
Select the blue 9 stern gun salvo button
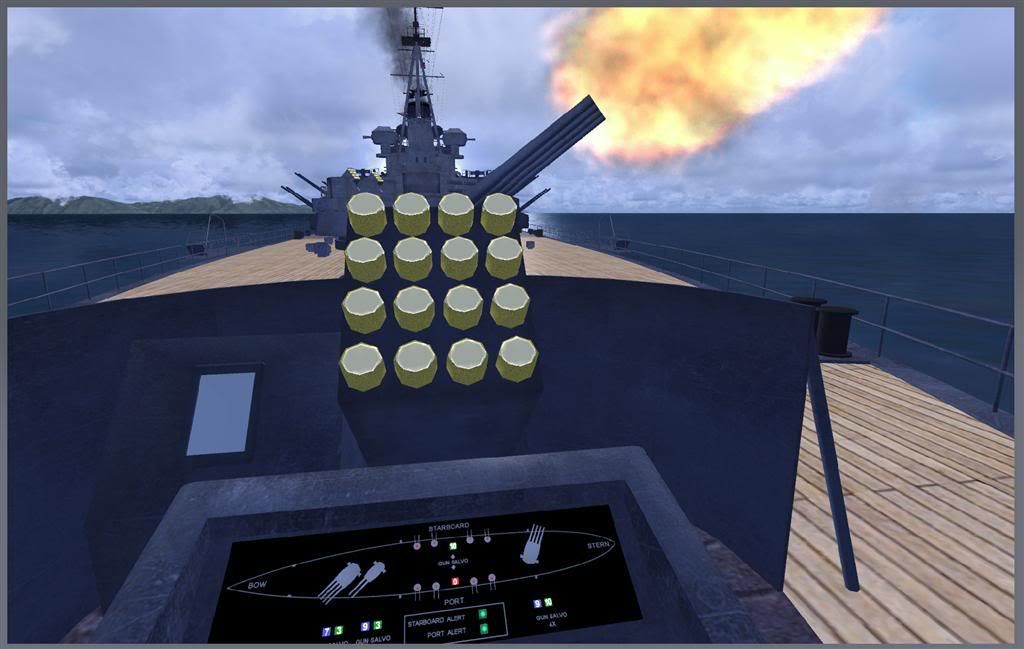(x=538, y=604)
